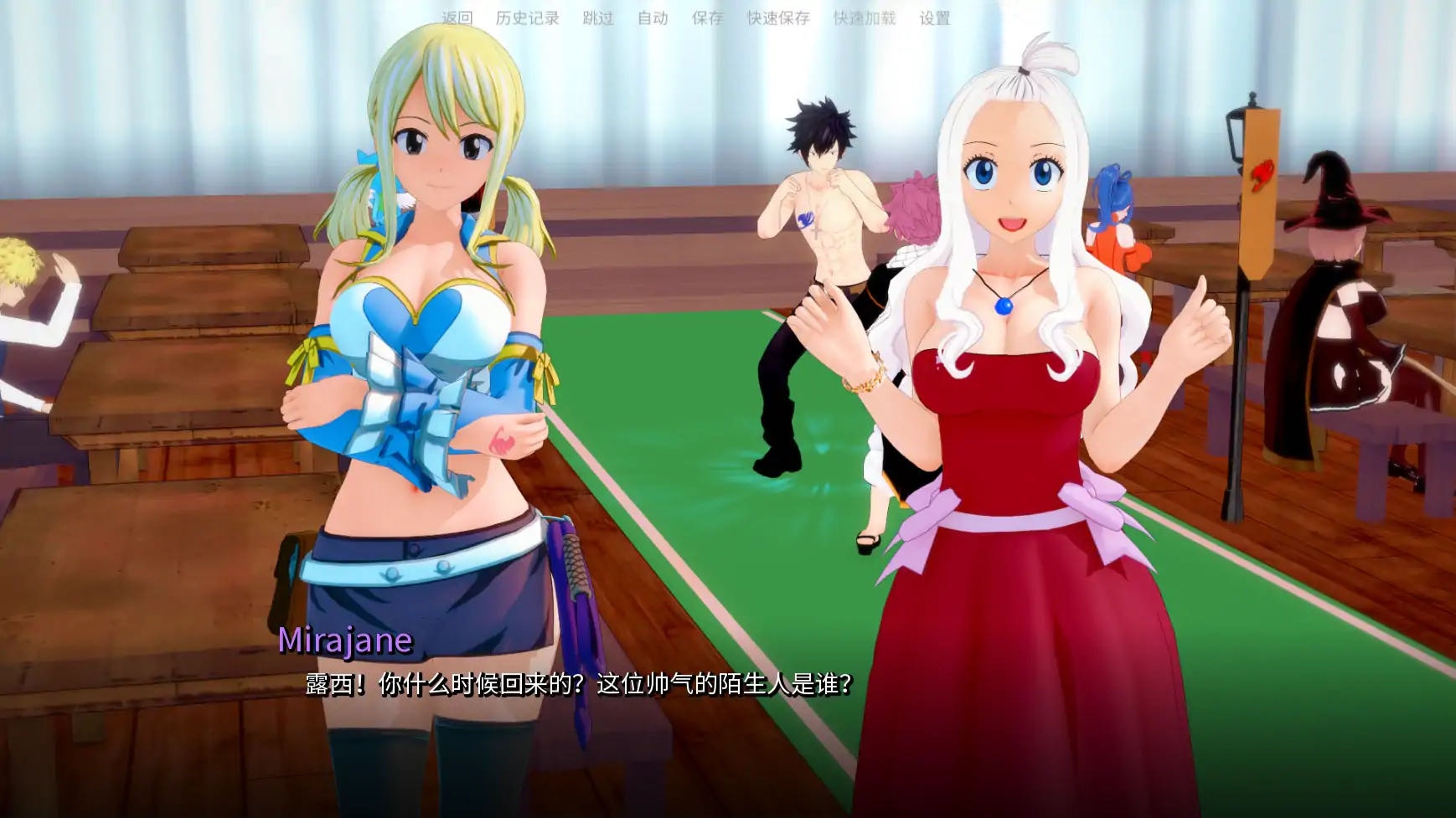Activate 跳过 to skip dialogue
The width and height of the screenshot is (1456, 818).
pos(597,18)
